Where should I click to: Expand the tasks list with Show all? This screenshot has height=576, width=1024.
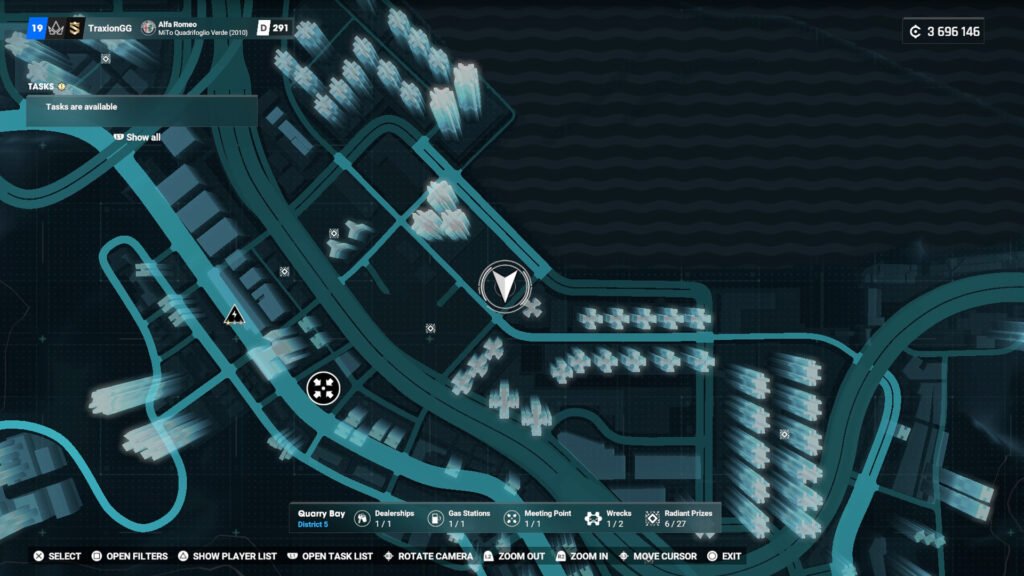tap(142, 137)
